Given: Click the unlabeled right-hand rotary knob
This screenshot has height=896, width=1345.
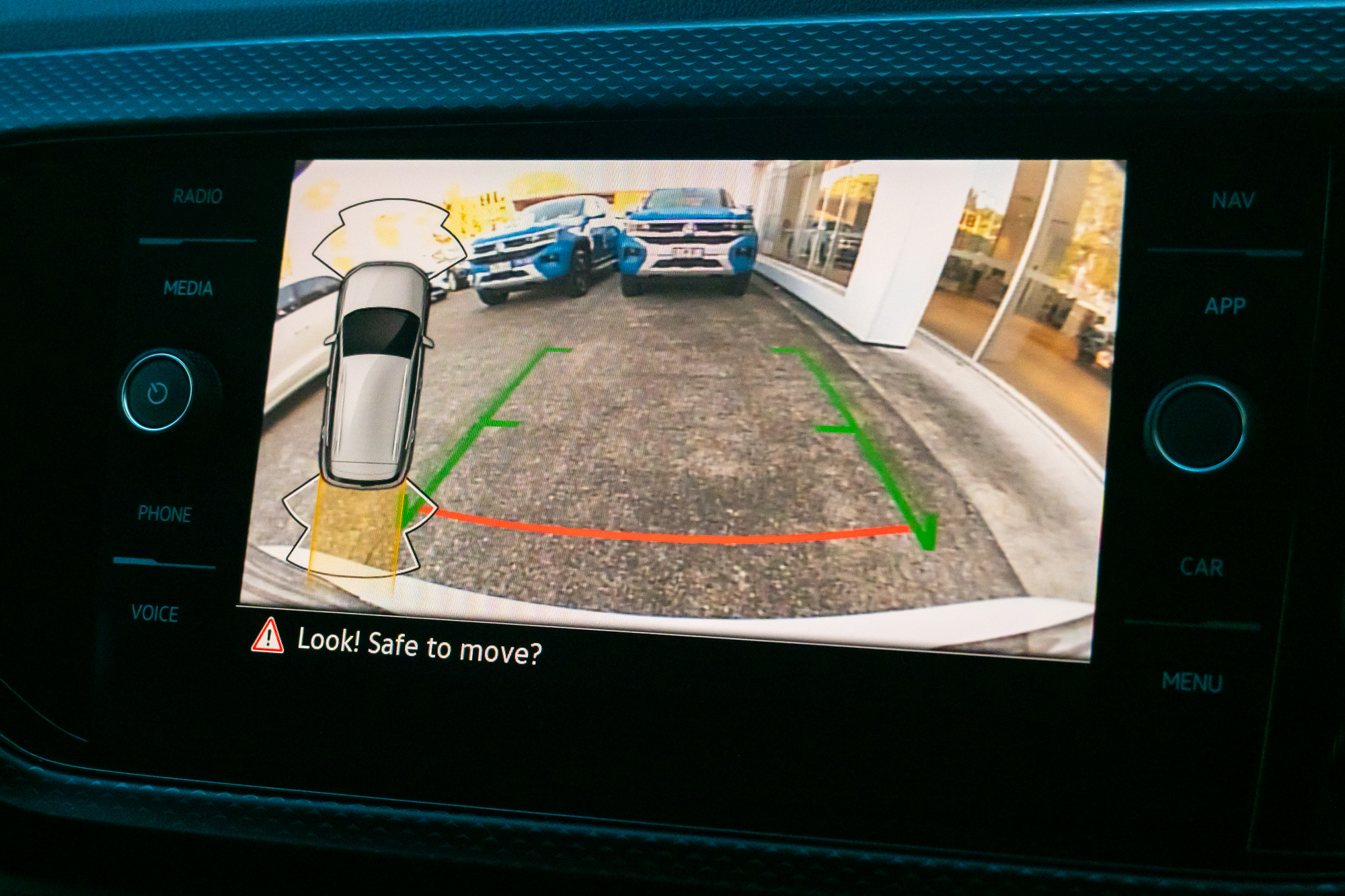Looking at the screenshot, I should [1198, 425].
